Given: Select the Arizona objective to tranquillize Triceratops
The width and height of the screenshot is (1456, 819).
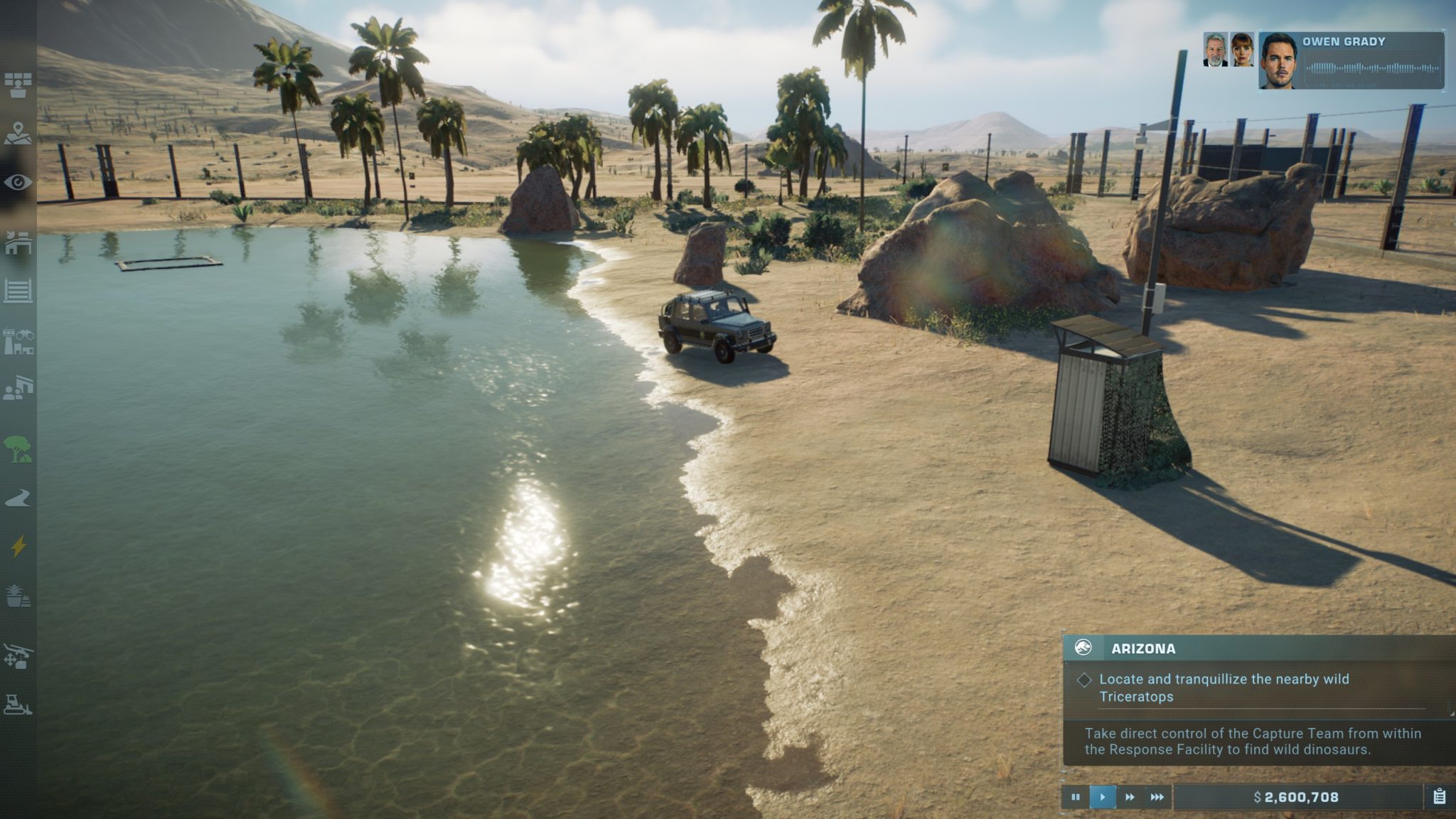Looking at the screenshot, I should point(1223,687).
